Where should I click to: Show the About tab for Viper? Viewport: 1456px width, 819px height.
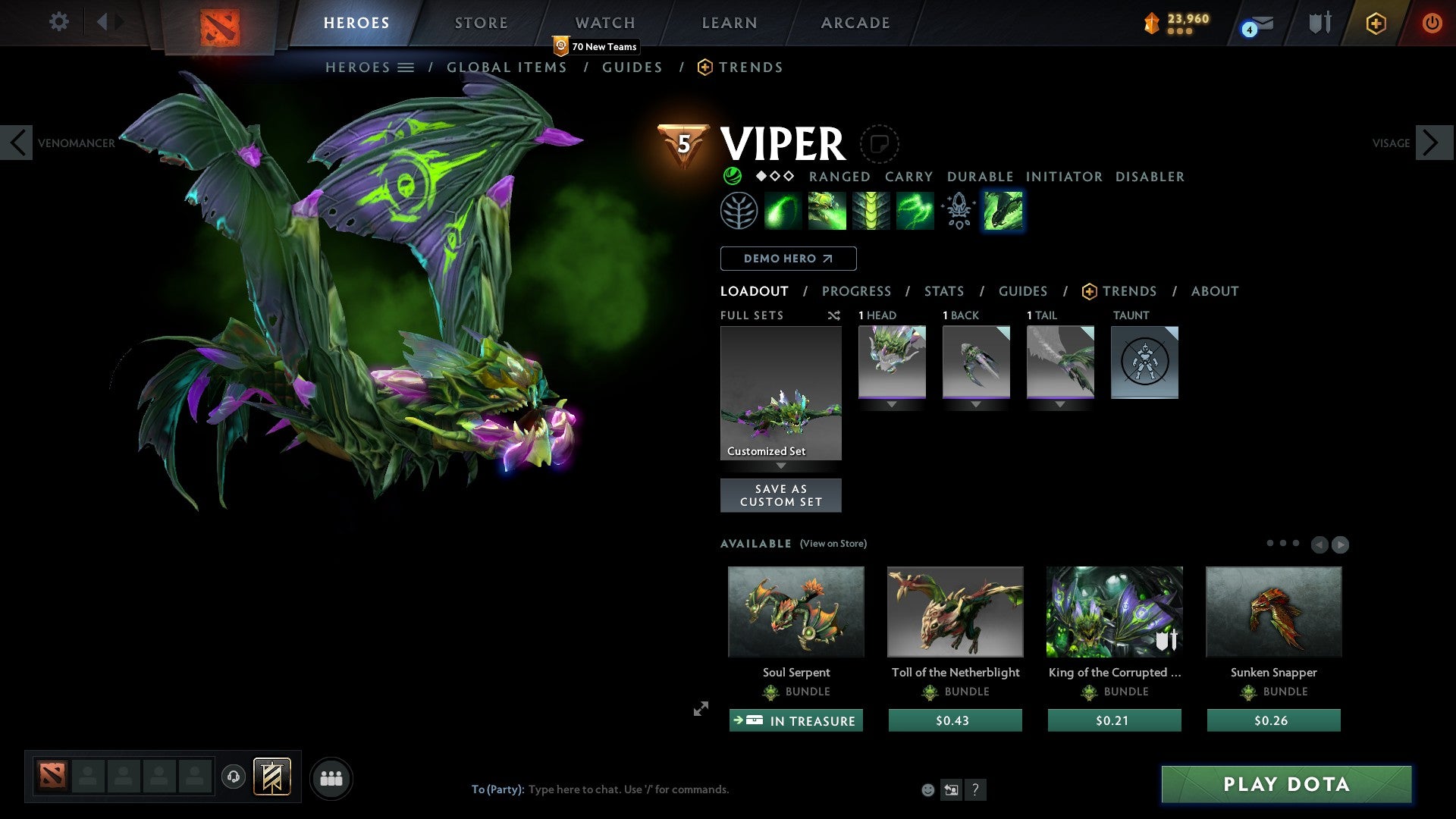[1214, 291]
